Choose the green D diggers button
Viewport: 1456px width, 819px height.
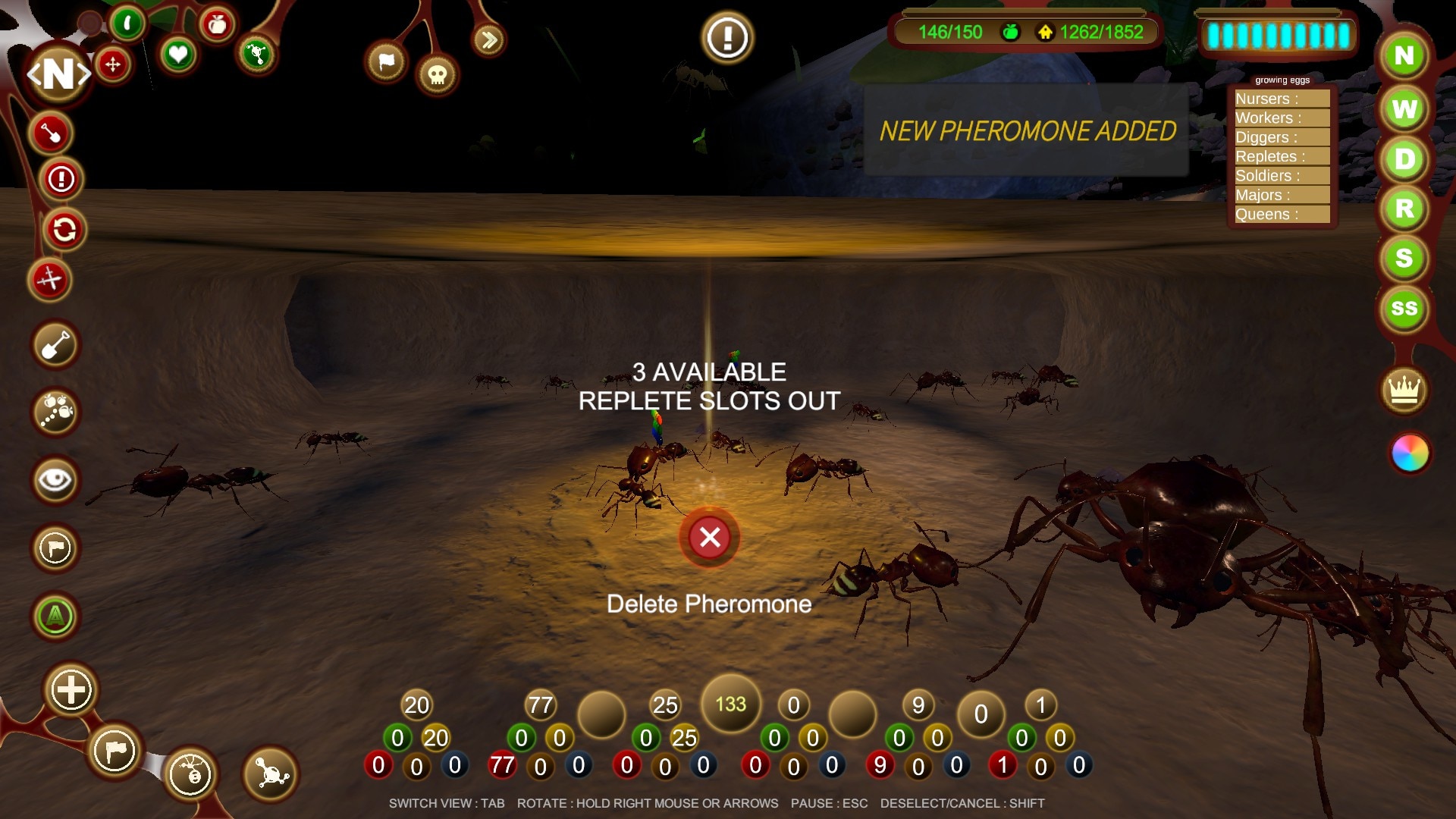[x=1404, y=159]
